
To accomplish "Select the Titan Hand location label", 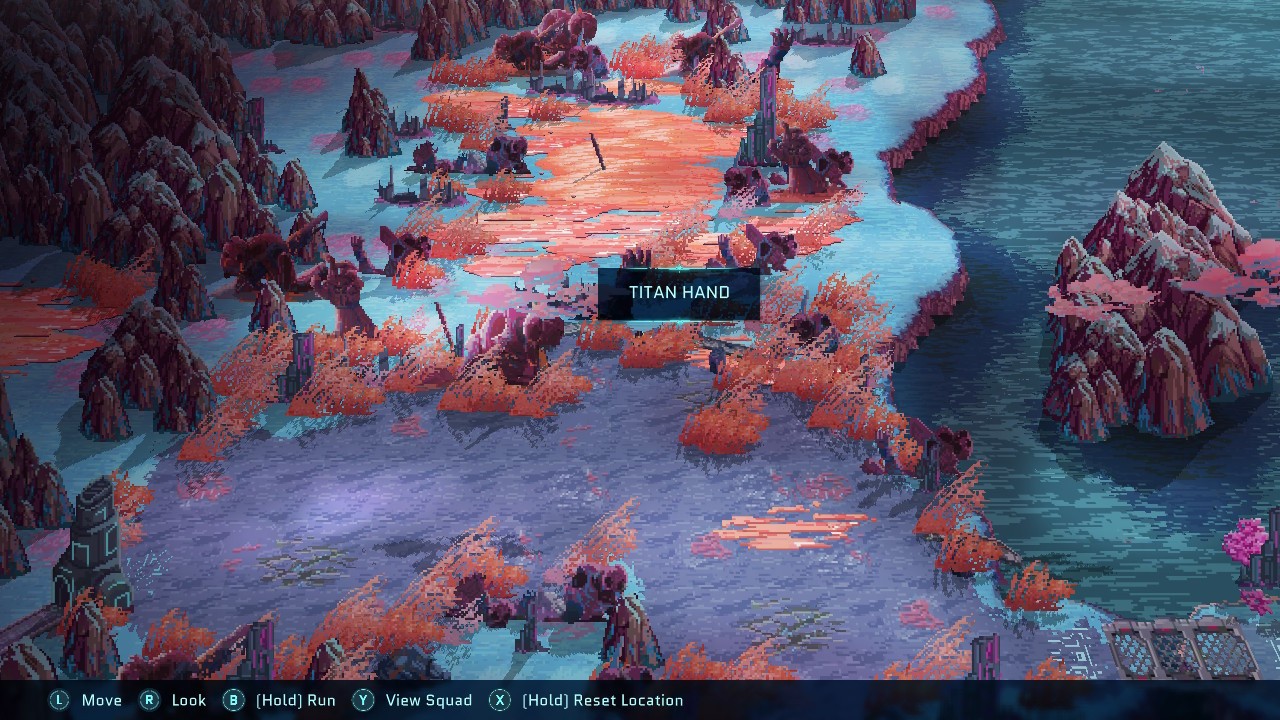I will tap(679, 293).
